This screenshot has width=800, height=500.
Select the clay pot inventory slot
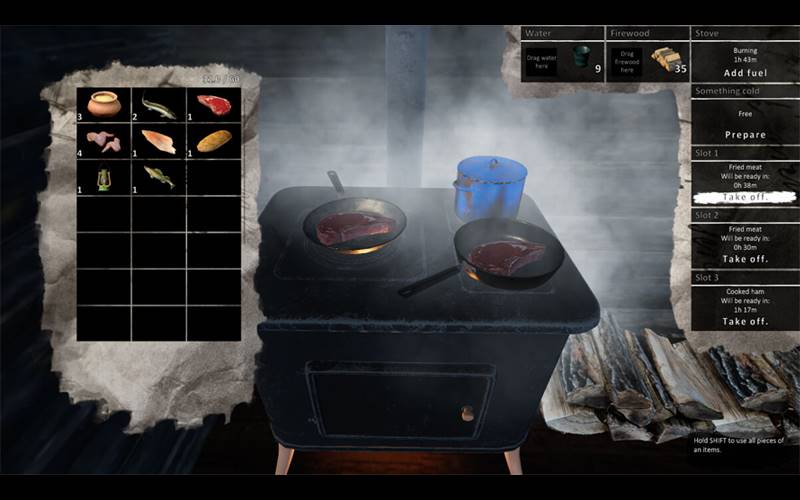[104, 105]
